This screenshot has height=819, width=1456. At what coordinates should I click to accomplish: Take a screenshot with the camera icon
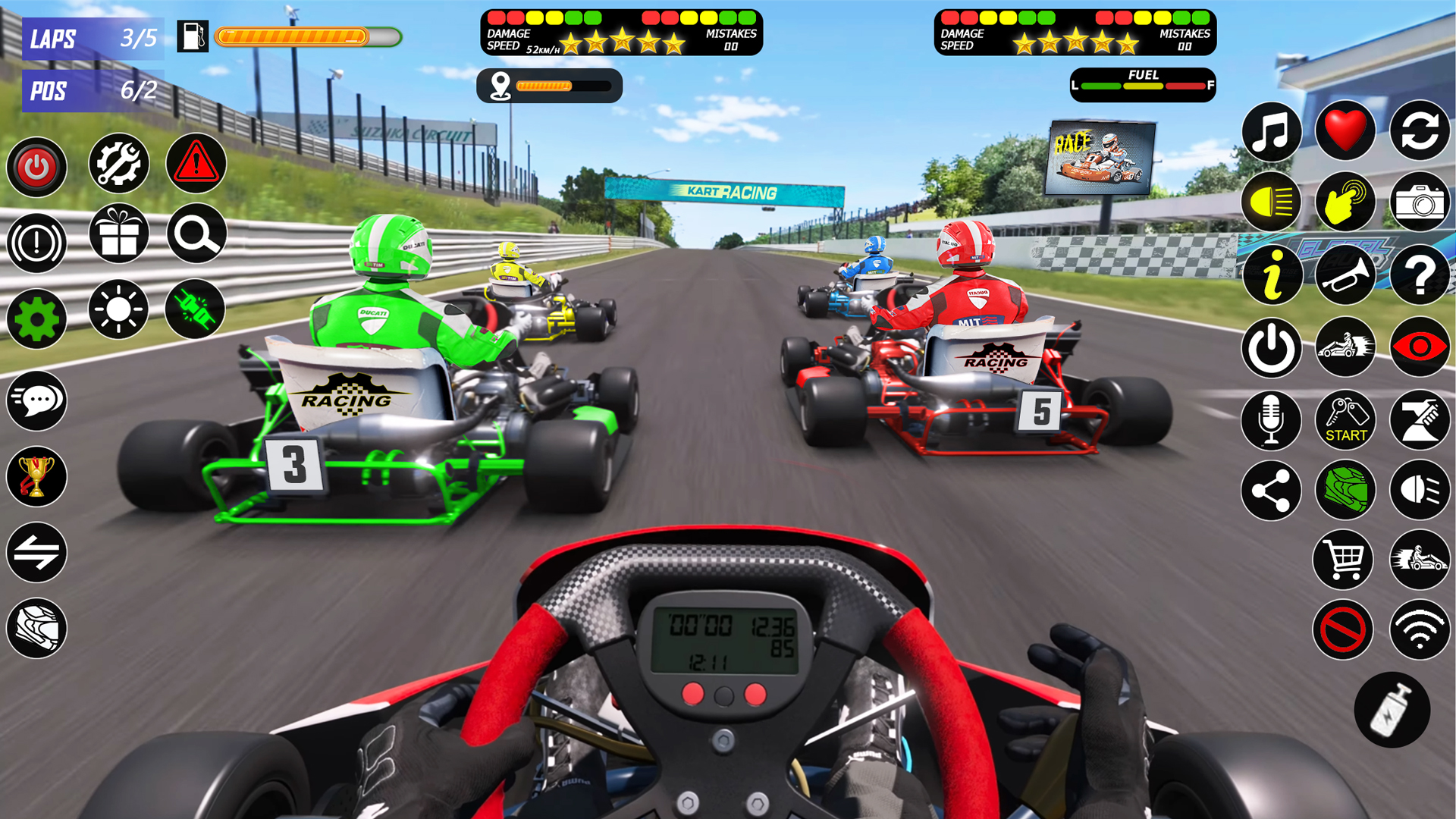[x=1420, y=202]
